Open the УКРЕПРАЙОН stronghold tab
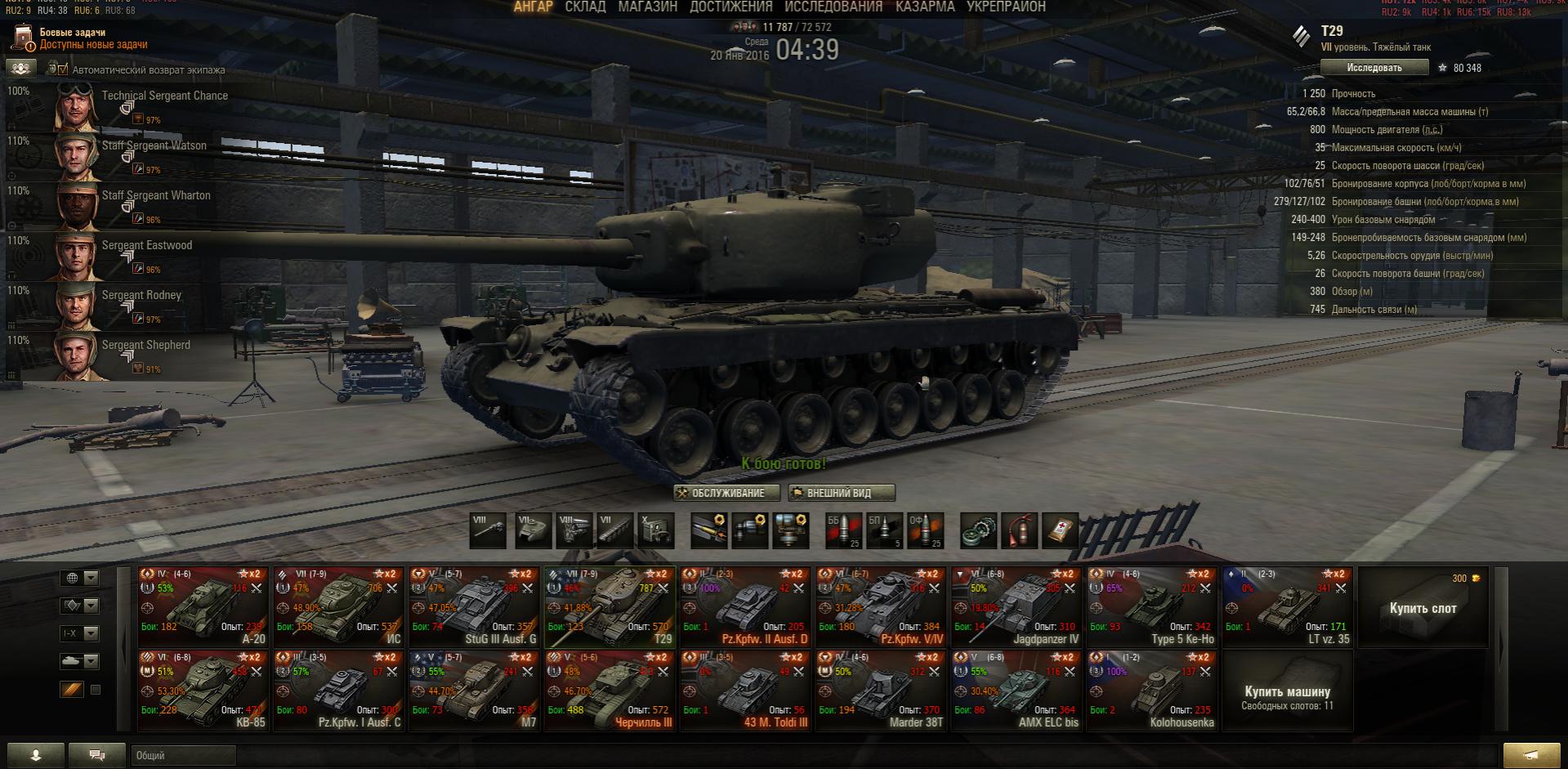The width and height of the screenshot is (1568, 769). coord(1006,7)
